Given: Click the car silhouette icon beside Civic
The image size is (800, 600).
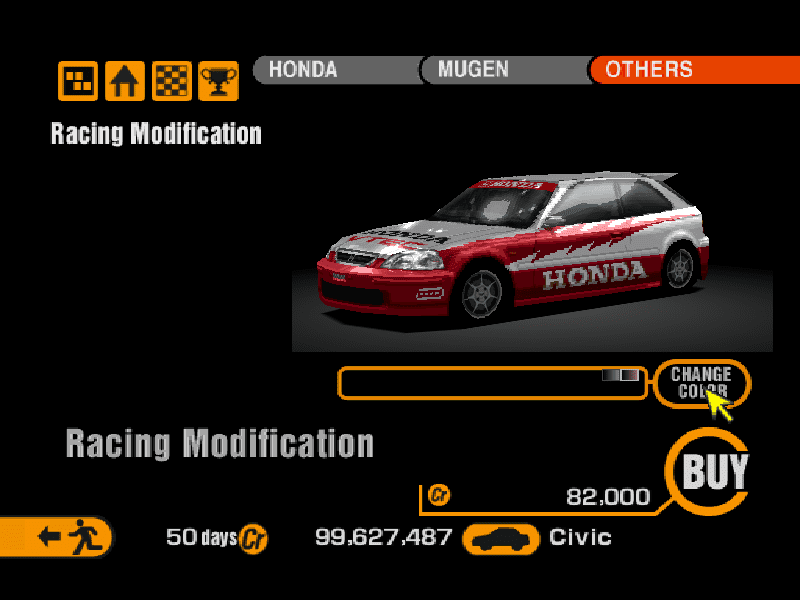Looking at the screenshot, I should pyautogui.click(x=501, y=539).
